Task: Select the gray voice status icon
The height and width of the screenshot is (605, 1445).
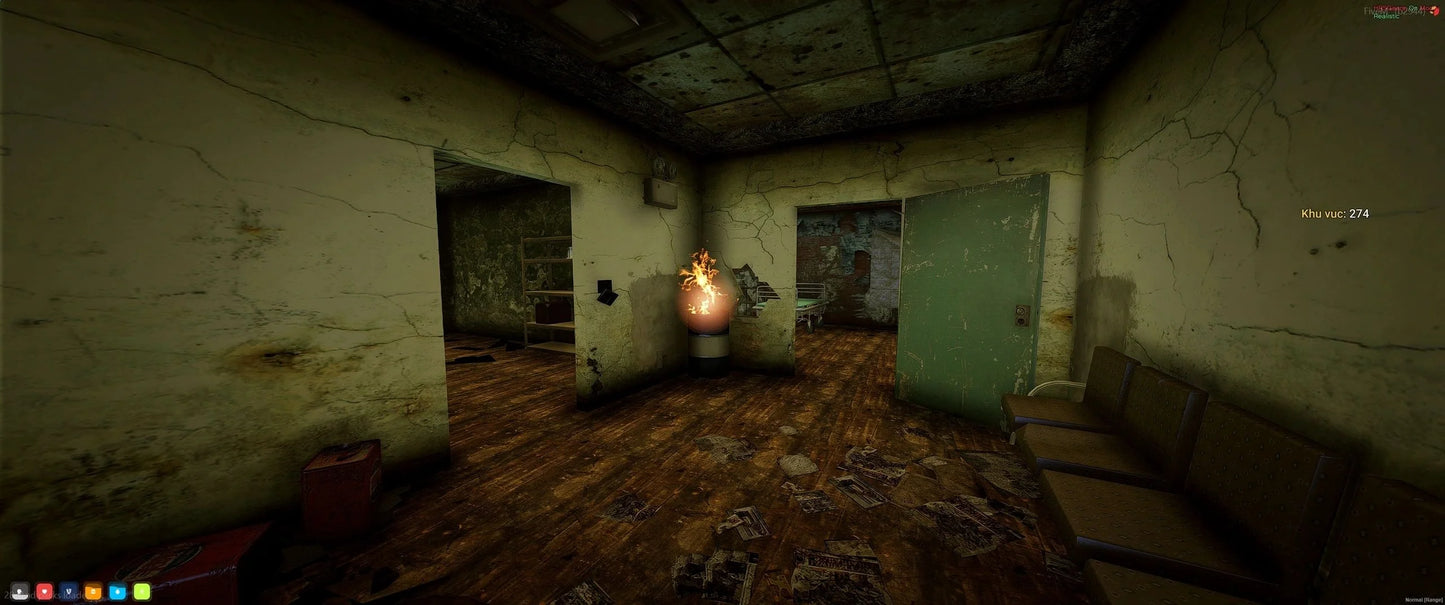Action: (x=20, y=591)
